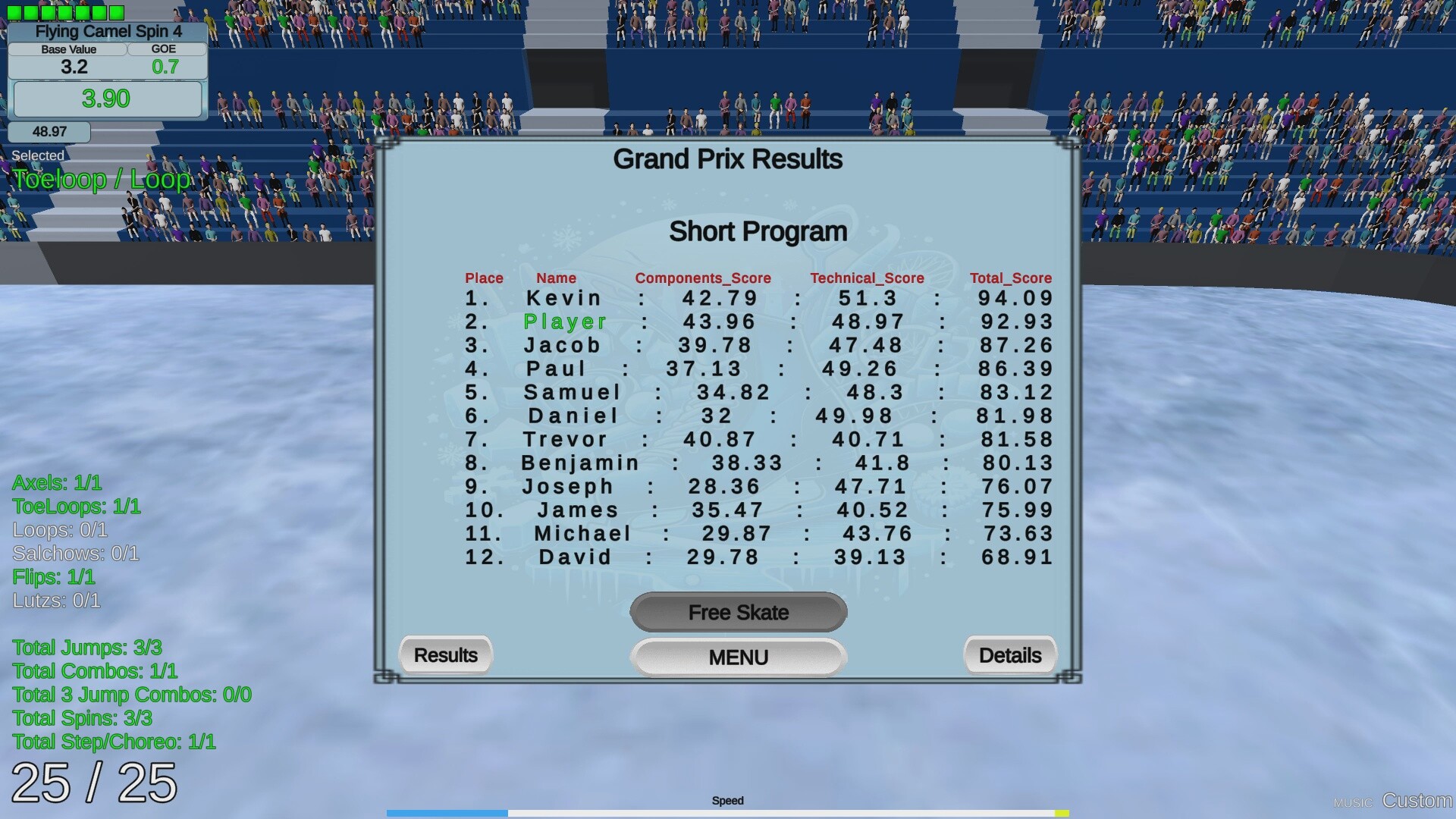Click the 3.90 element score display

pos(107,99)
